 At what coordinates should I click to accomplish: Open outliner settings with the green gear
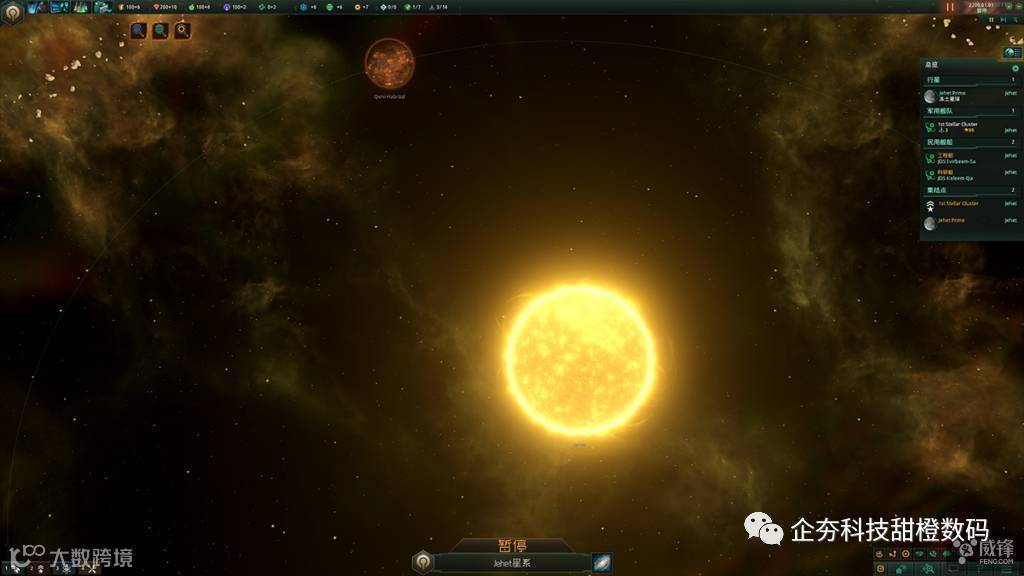pos(1015,67)
